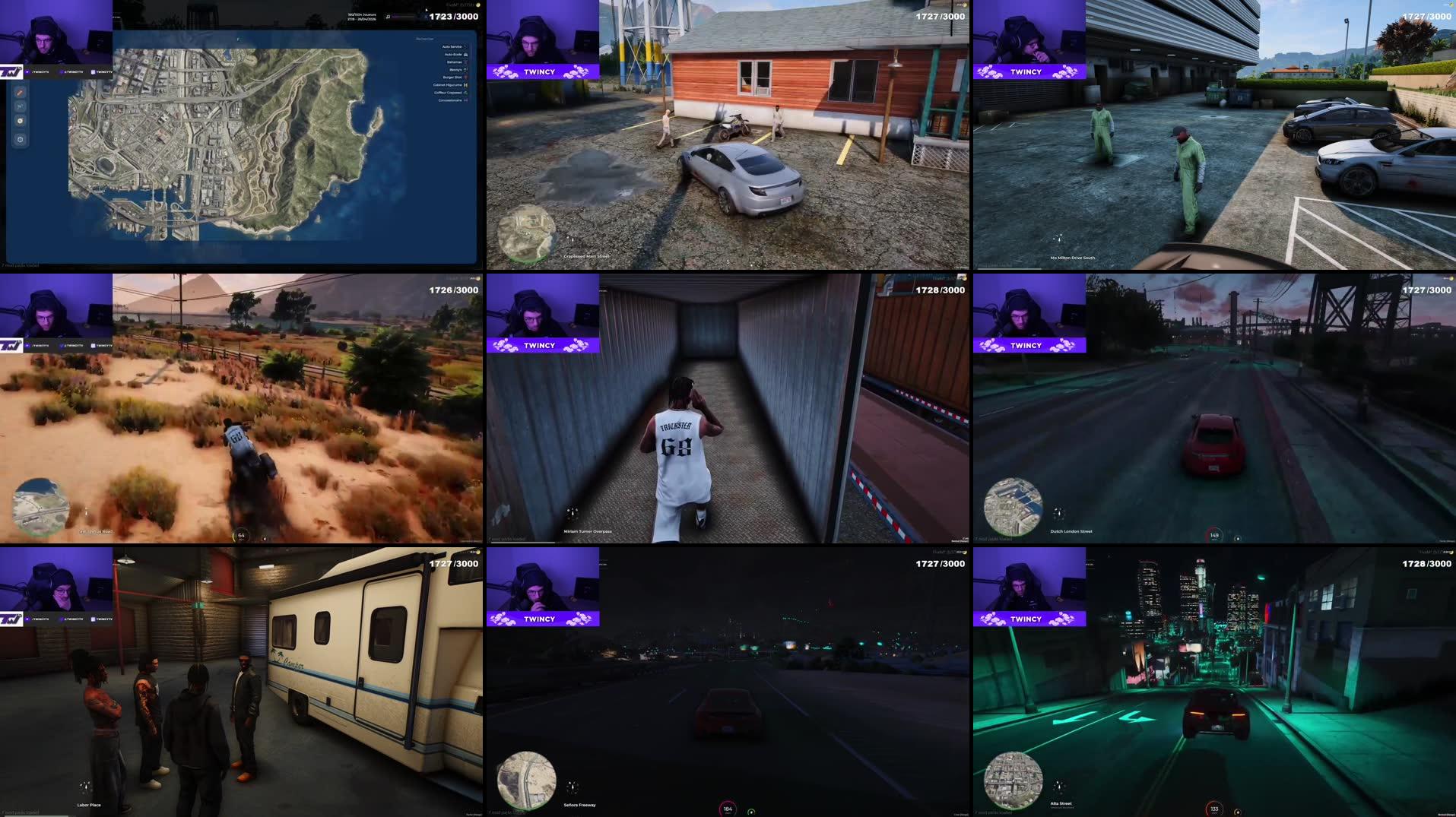Screen dimensions: 1456x817
Task: Select the pencil drawing tool on the map sidebar
Action: [x=20, y=93]
